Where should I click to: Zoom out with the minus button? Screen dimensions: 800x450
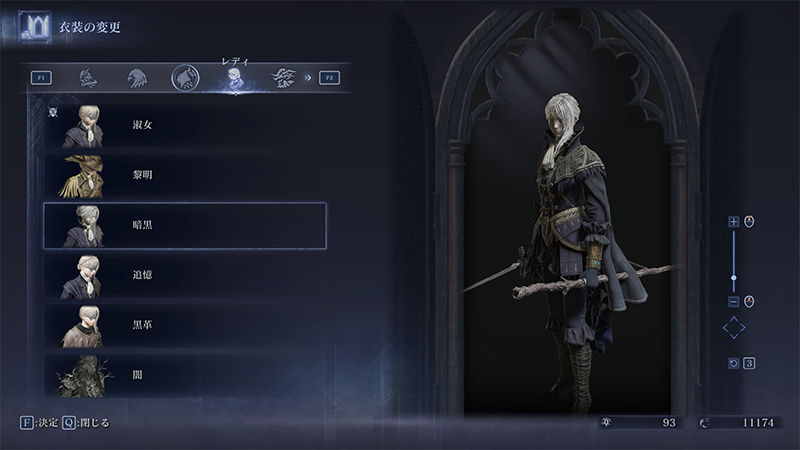(733, 301)
